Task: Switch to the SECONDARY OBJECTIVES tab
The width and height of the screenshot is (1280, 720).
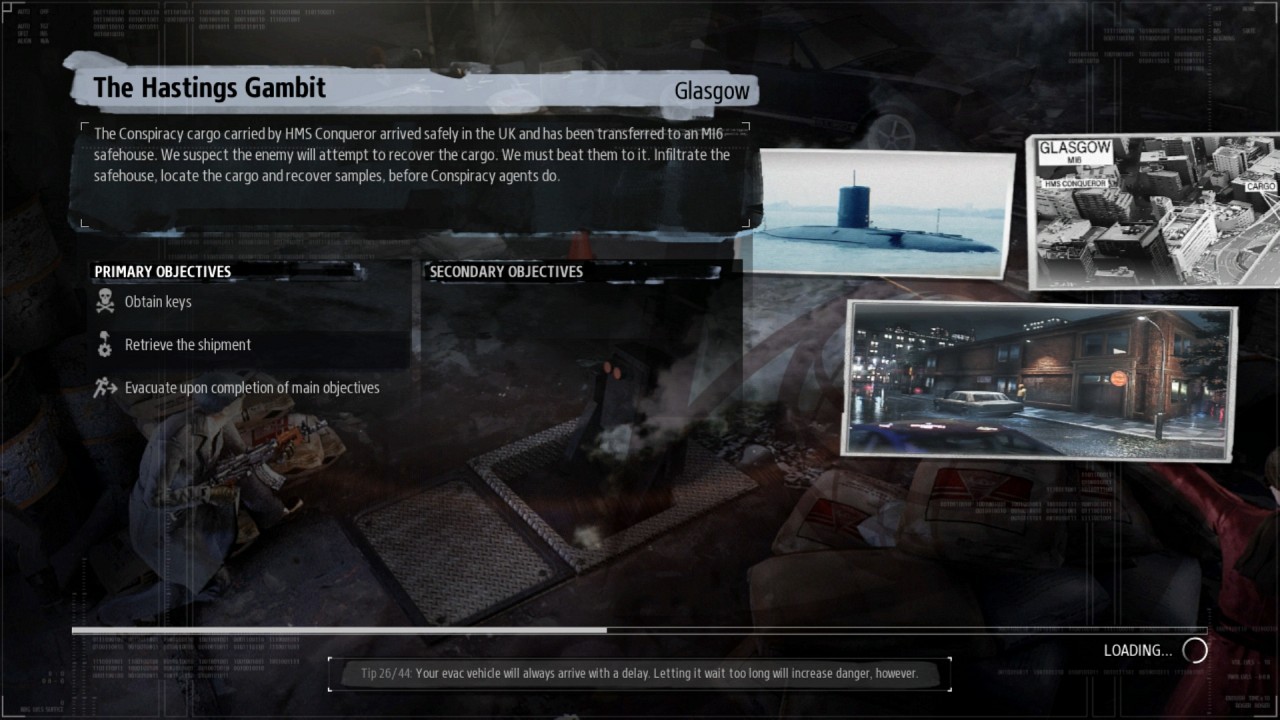Action: [505, 271]
